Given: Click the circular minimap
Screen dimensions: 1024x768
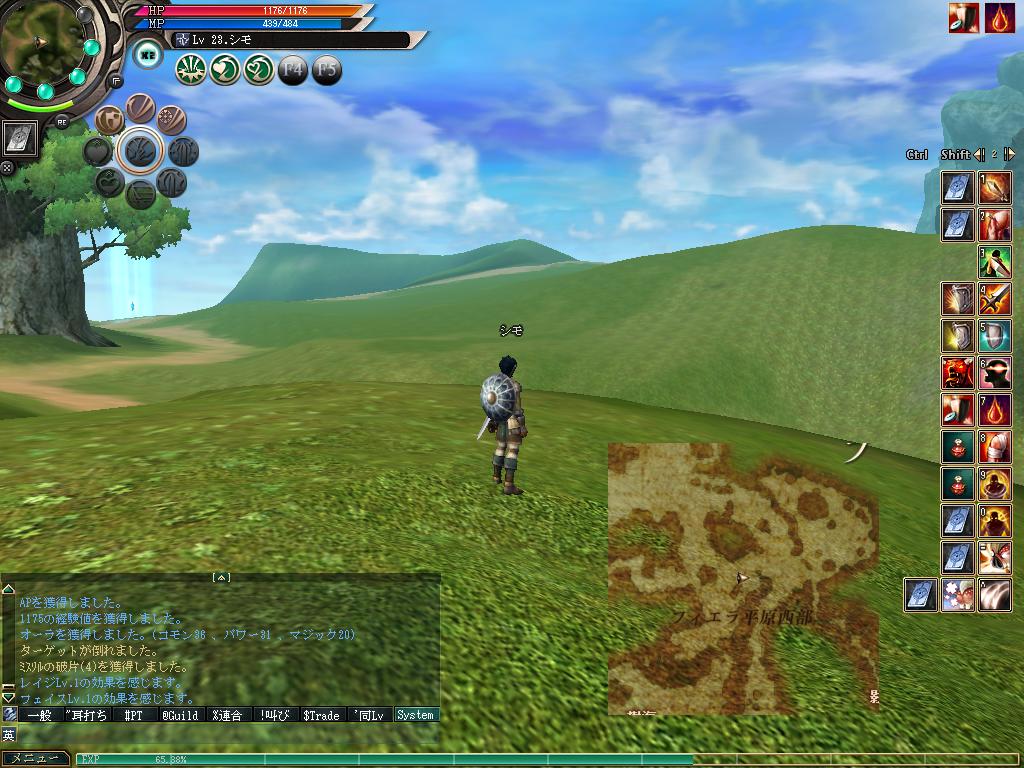Looking at the screenshot, I should (40, 42).
